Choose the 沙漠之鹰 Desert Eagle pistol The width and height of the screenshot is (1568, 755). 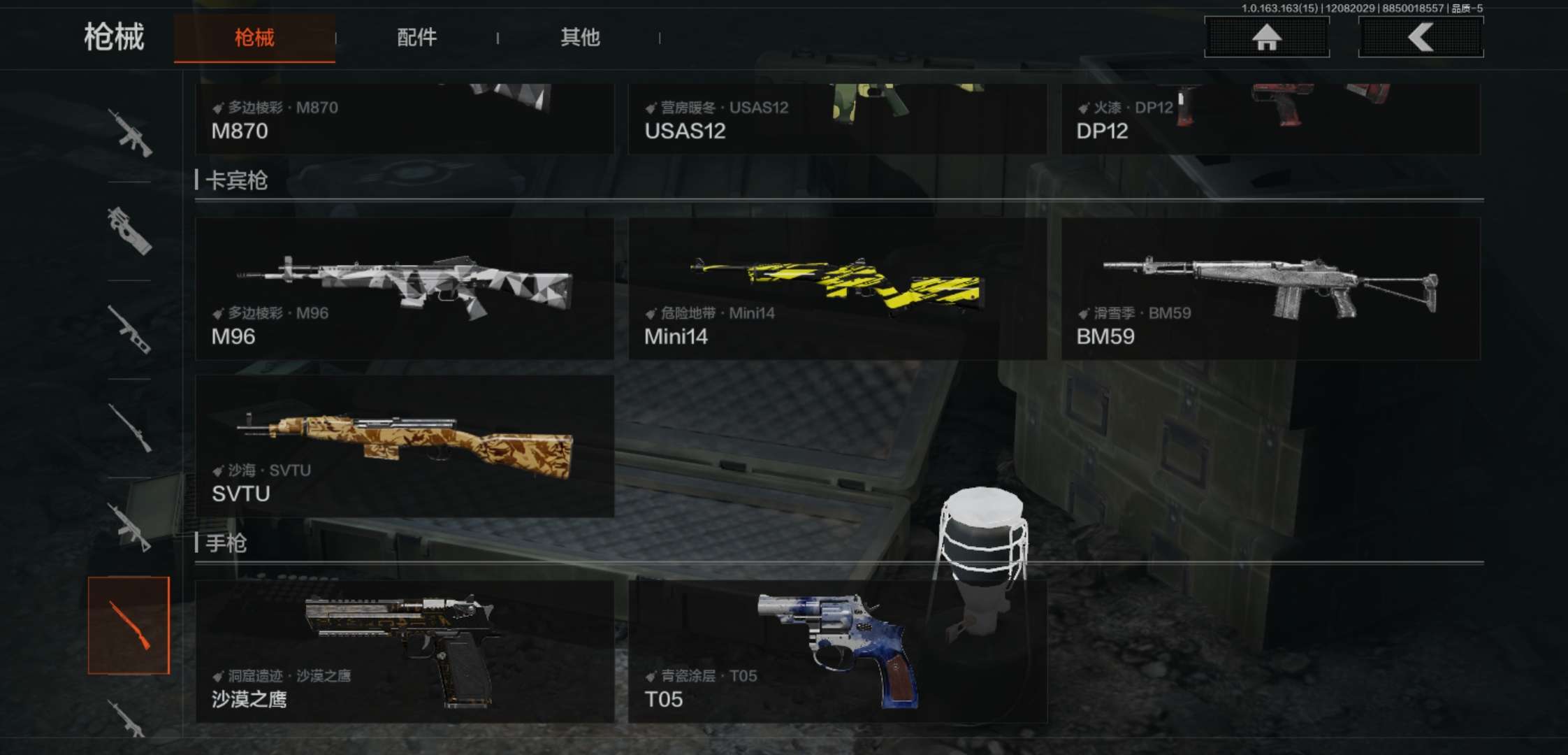coord(405,652)
